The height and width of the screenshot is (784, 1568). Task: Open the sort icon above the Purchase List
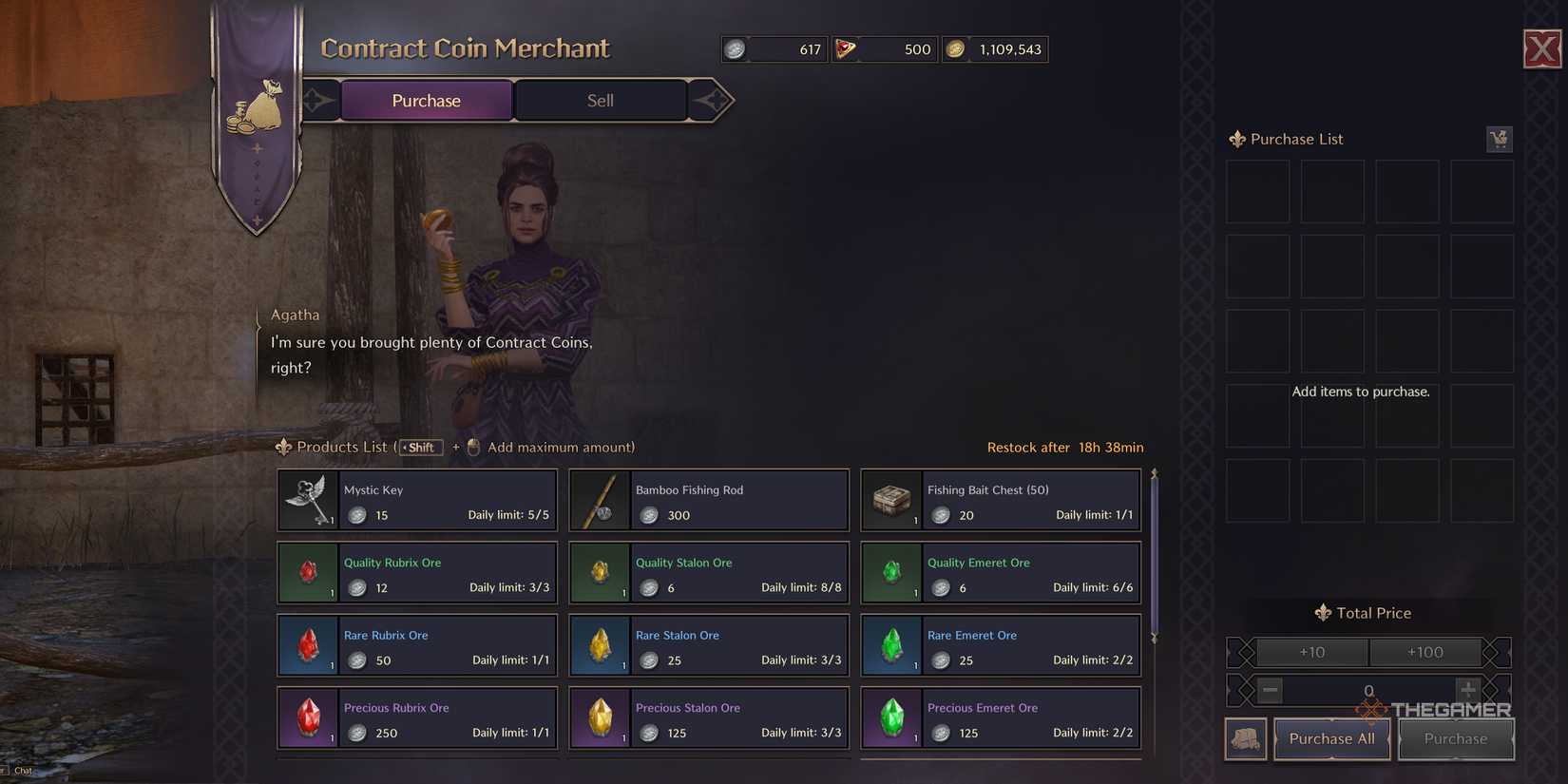[1499, 139]
